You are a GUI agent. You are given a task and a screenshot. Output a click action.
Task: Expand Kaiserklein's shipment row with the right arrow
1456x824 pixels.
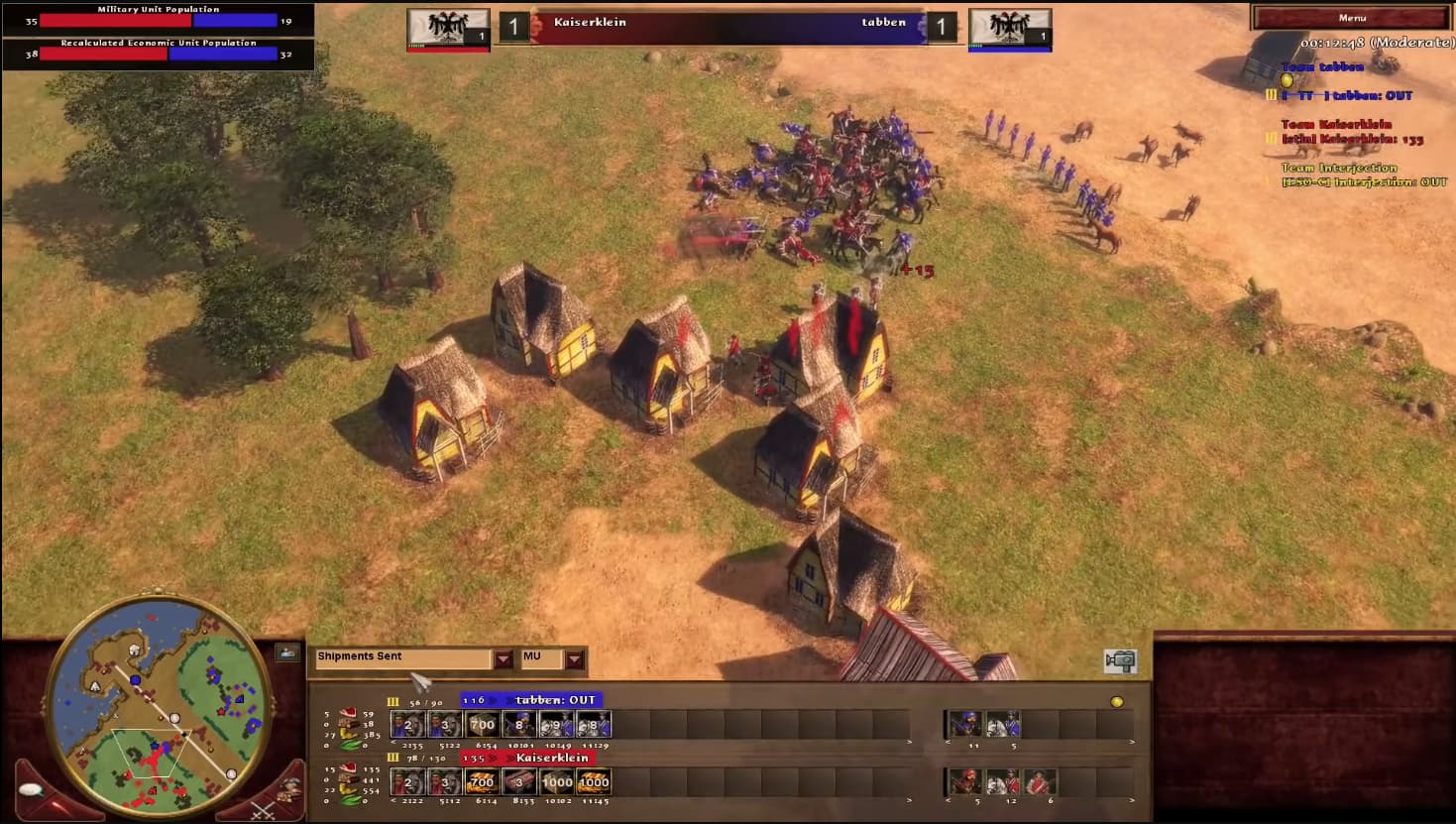click(x=908, y=799)
